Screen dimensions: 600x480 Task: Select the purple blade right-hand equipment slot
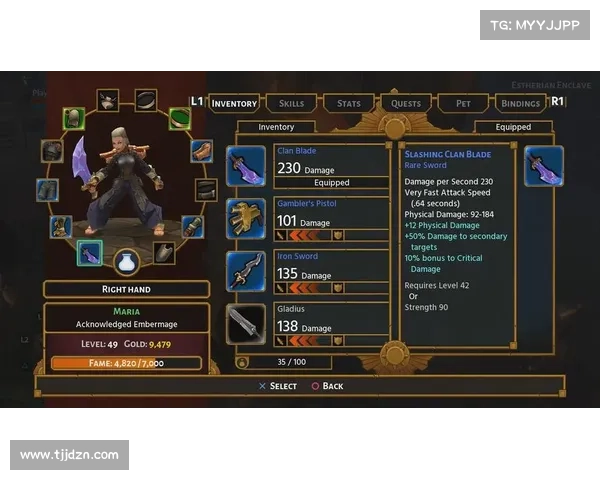click(x=91, y=253)
